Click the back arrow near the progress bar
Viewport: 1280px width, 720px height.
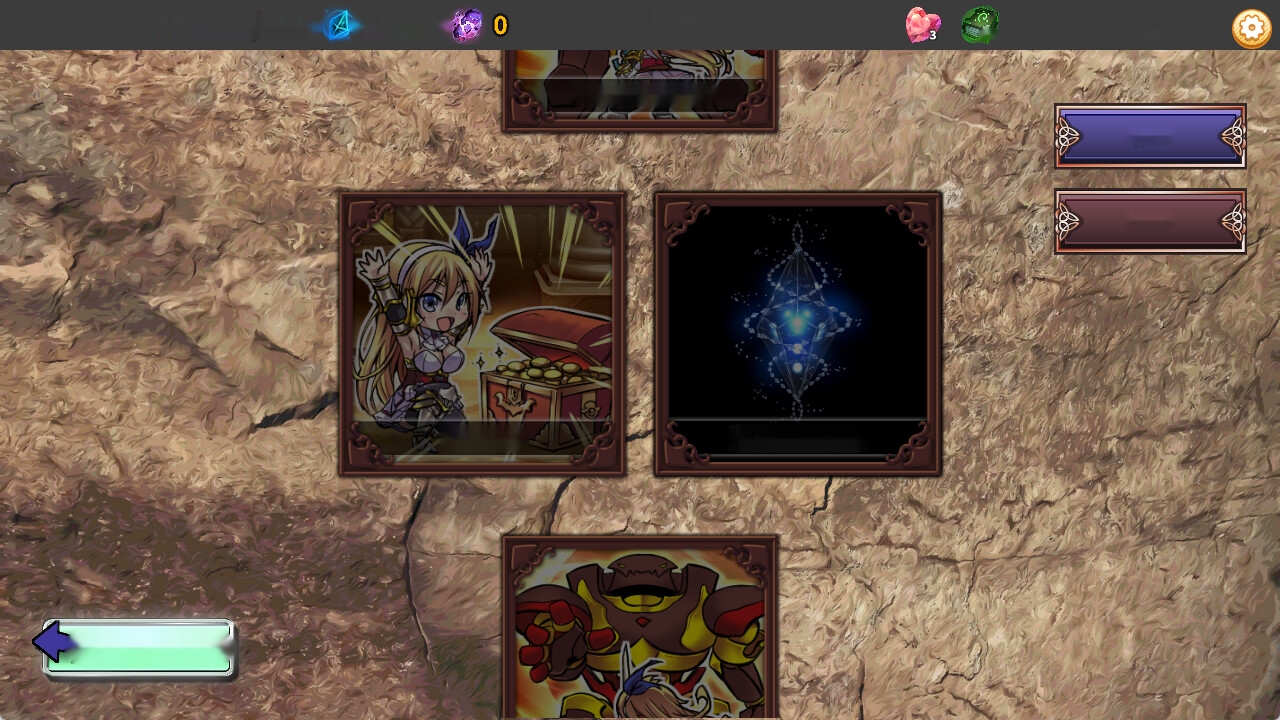pyautogui.click(x=55, y=643)
